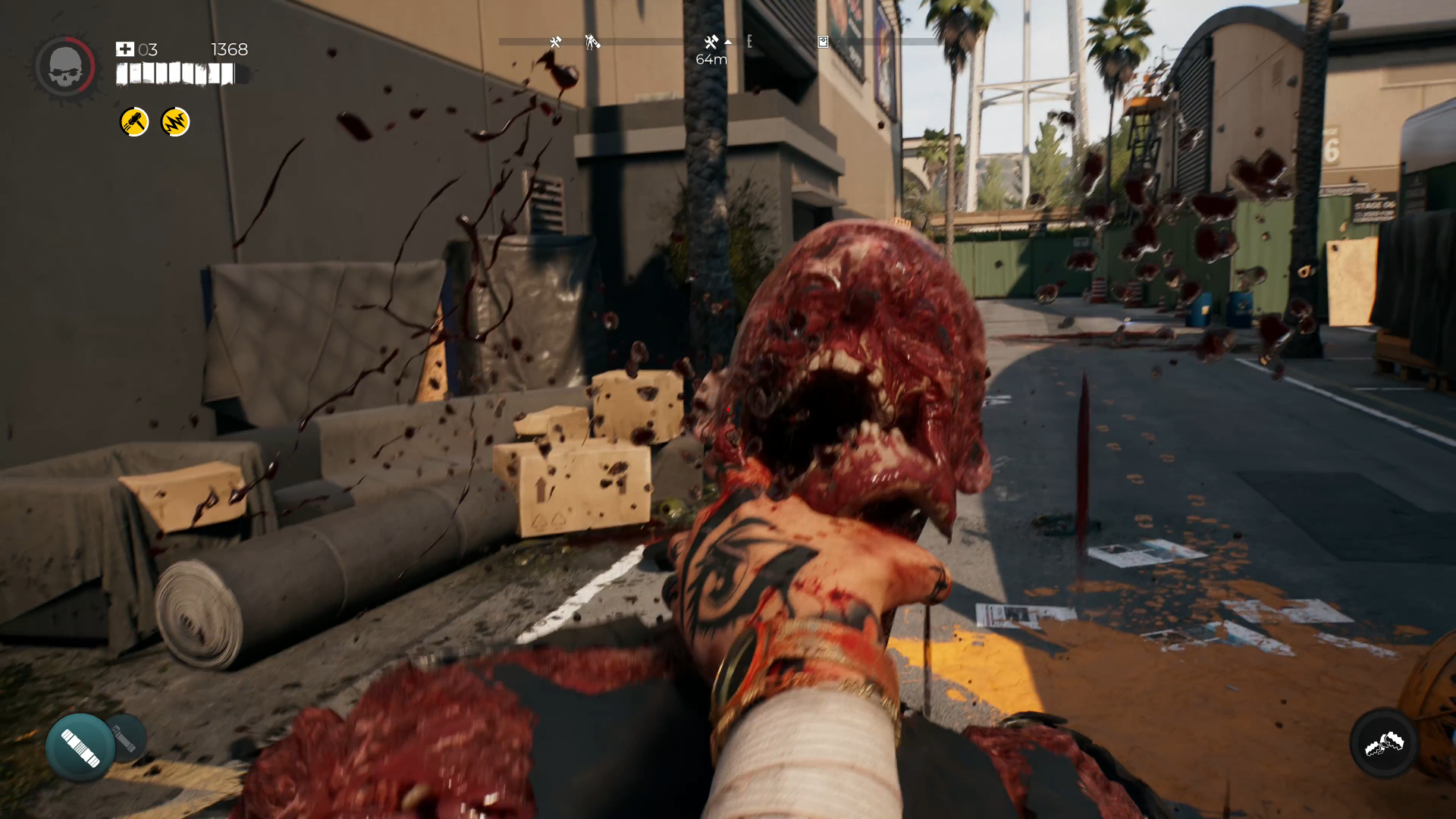1456x819 pixels.
Task: Select the med kit cross icon
Action: coord(125,49)
